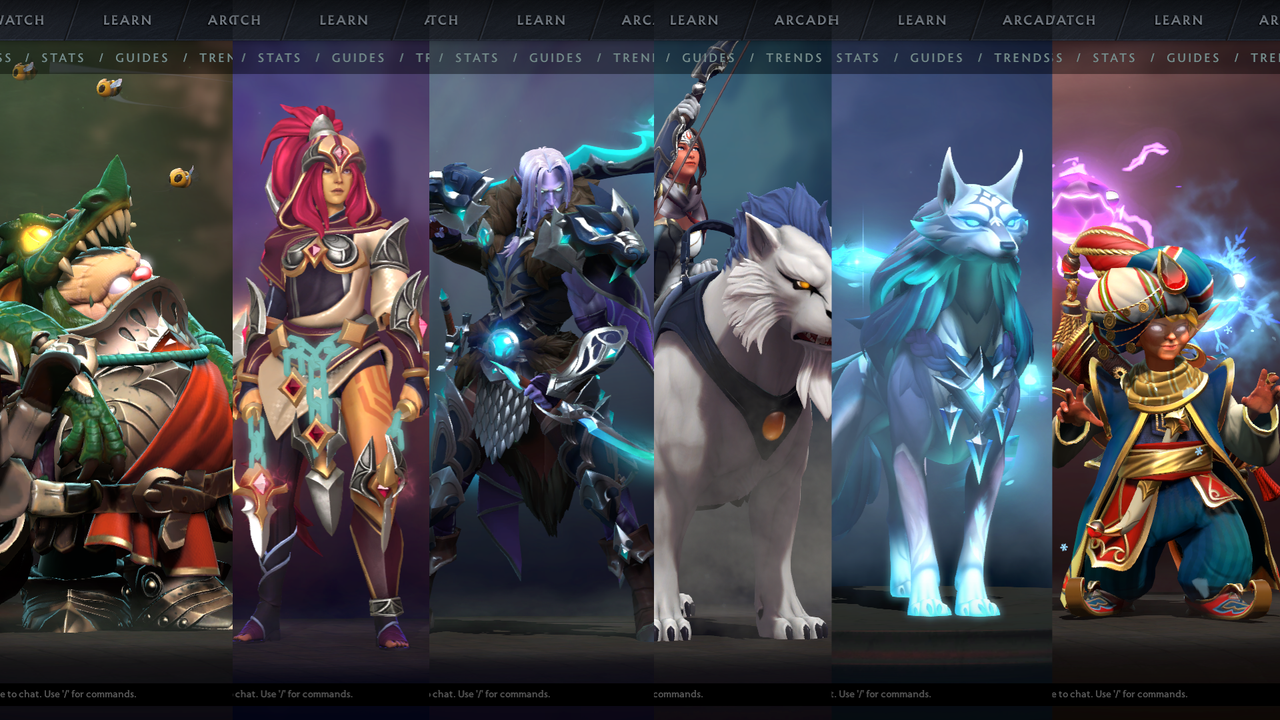Open GUIDES on the rightmost hero panel
1280x720 pixels.
1193,57
